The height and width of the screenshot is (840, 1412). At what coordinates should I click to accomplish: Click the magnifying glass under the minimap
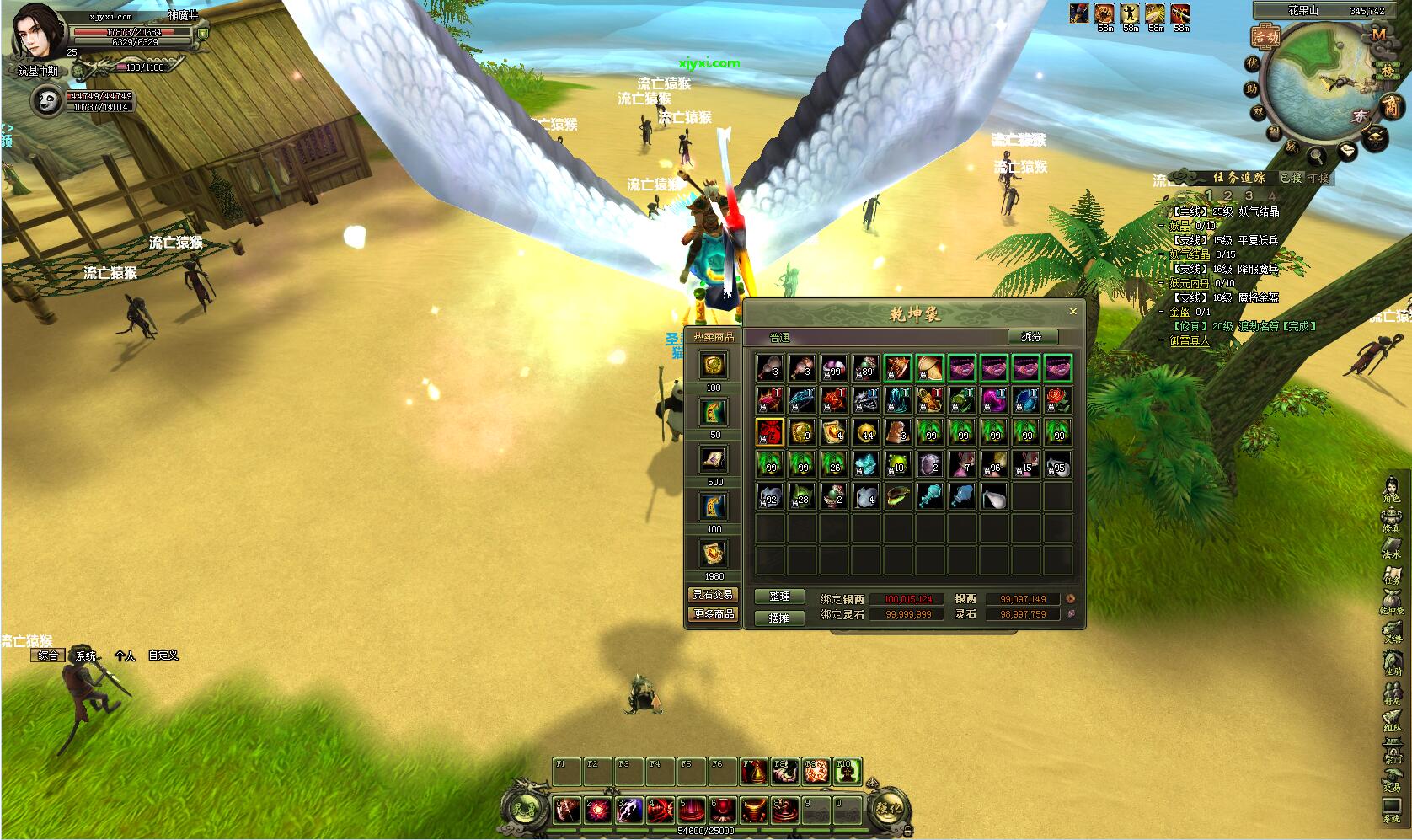click(x=1315, y=155)
